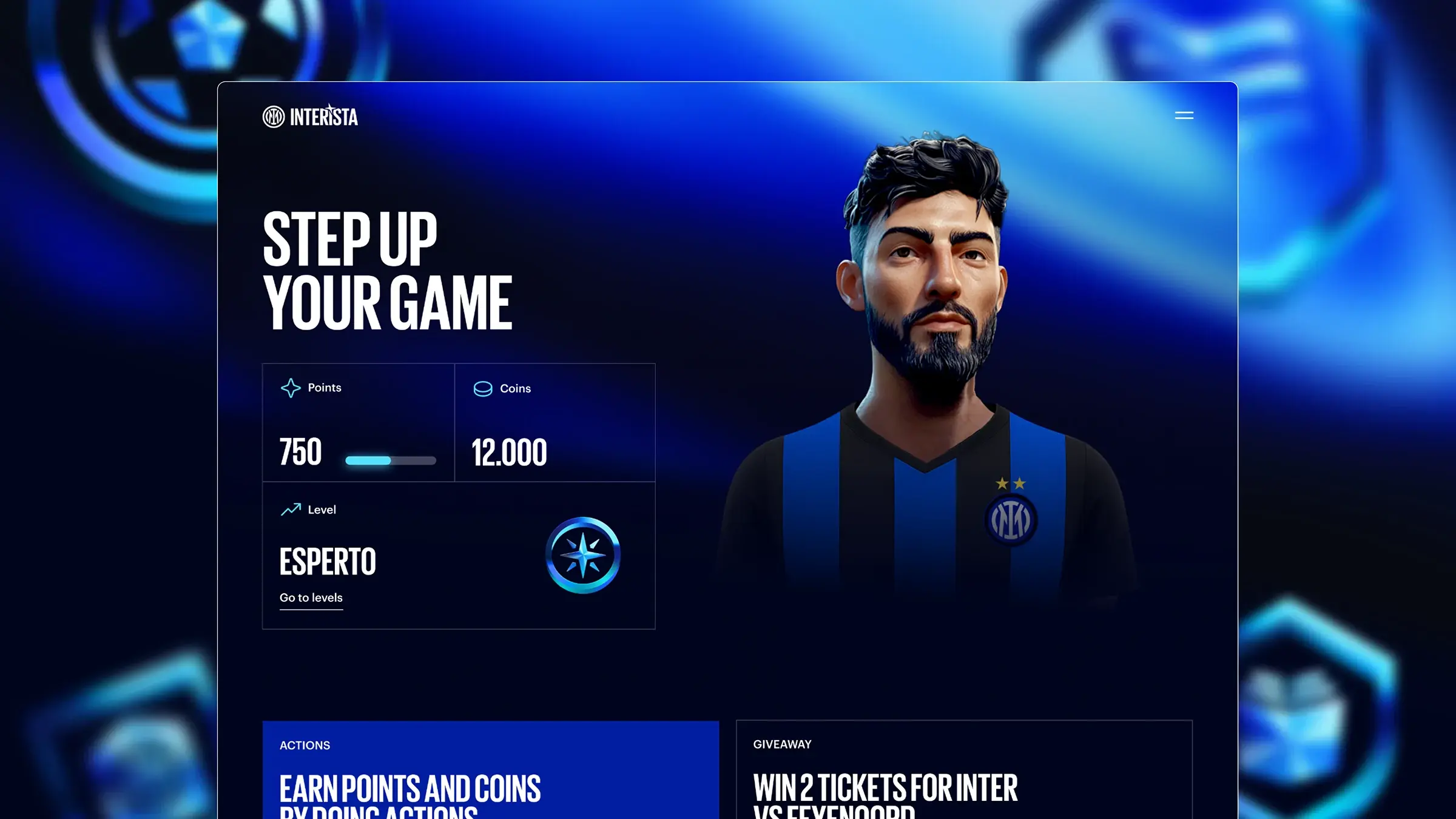Click the 750 points value
The image size is (1456, 819).
click(300, 451)
